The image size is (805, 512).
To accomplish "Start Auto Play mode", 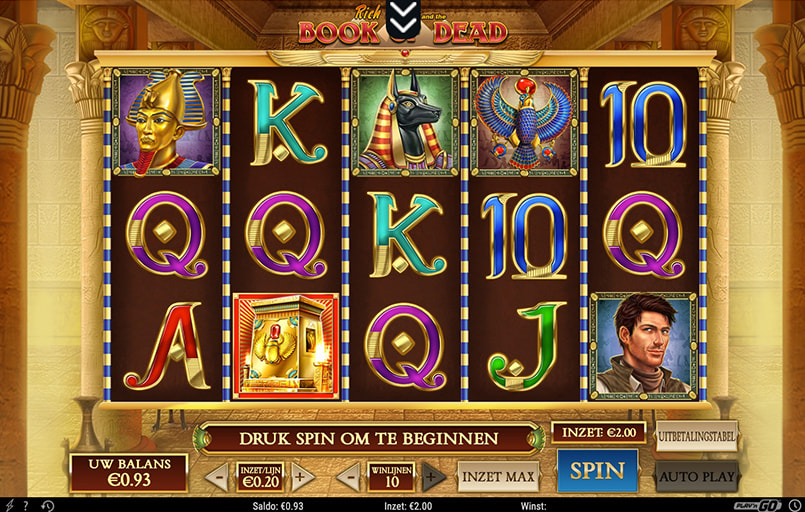I will coord(696,476).
